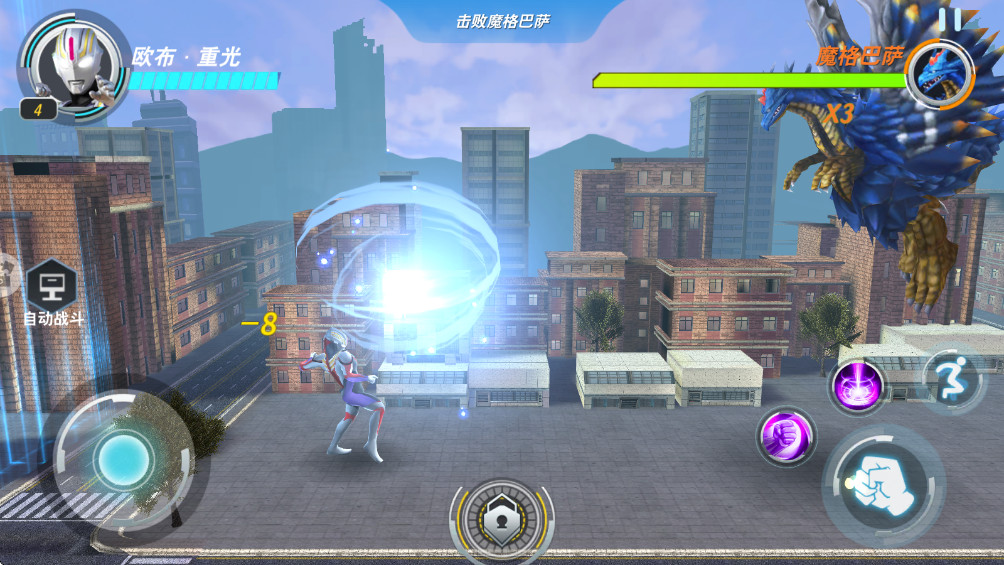
Task: Use the purple energy burst skill
Action: pyautogui.click(x=856, y=387)
